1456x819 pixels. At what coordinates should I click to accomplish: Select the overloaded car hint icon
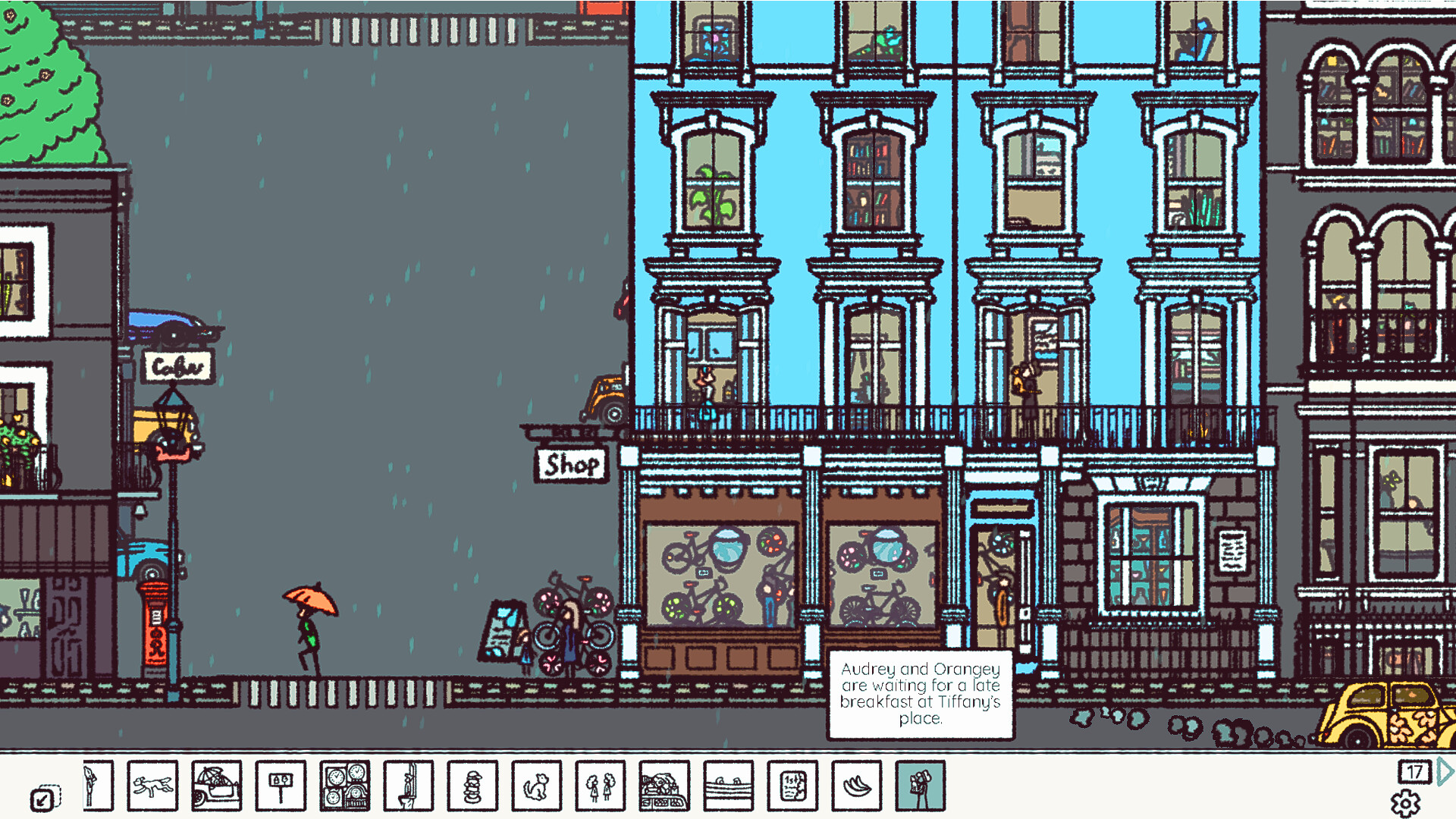click(664, 786)
